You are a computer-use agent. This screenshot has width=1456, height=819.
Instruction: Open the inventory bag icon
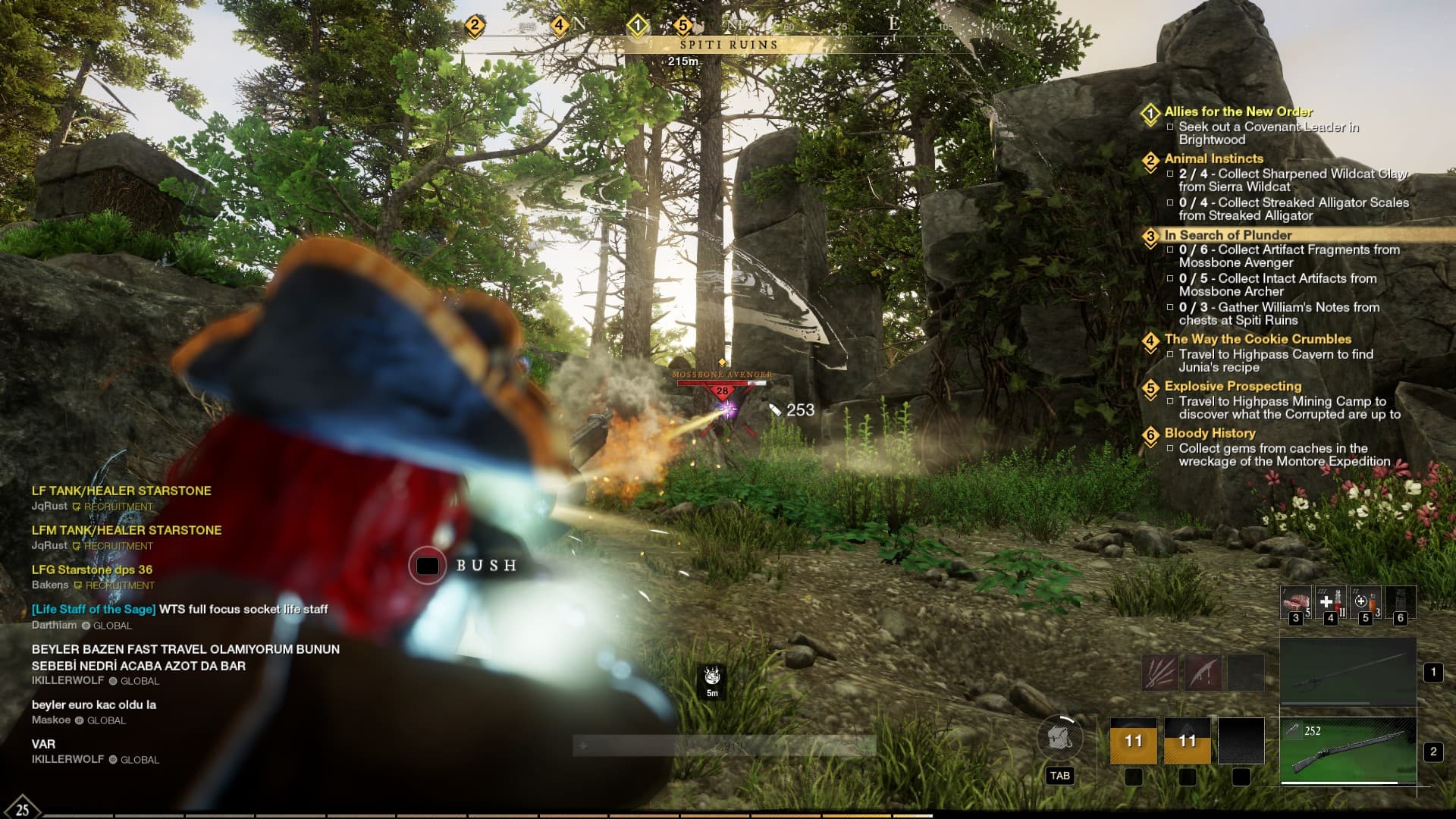coord(1059,738)
